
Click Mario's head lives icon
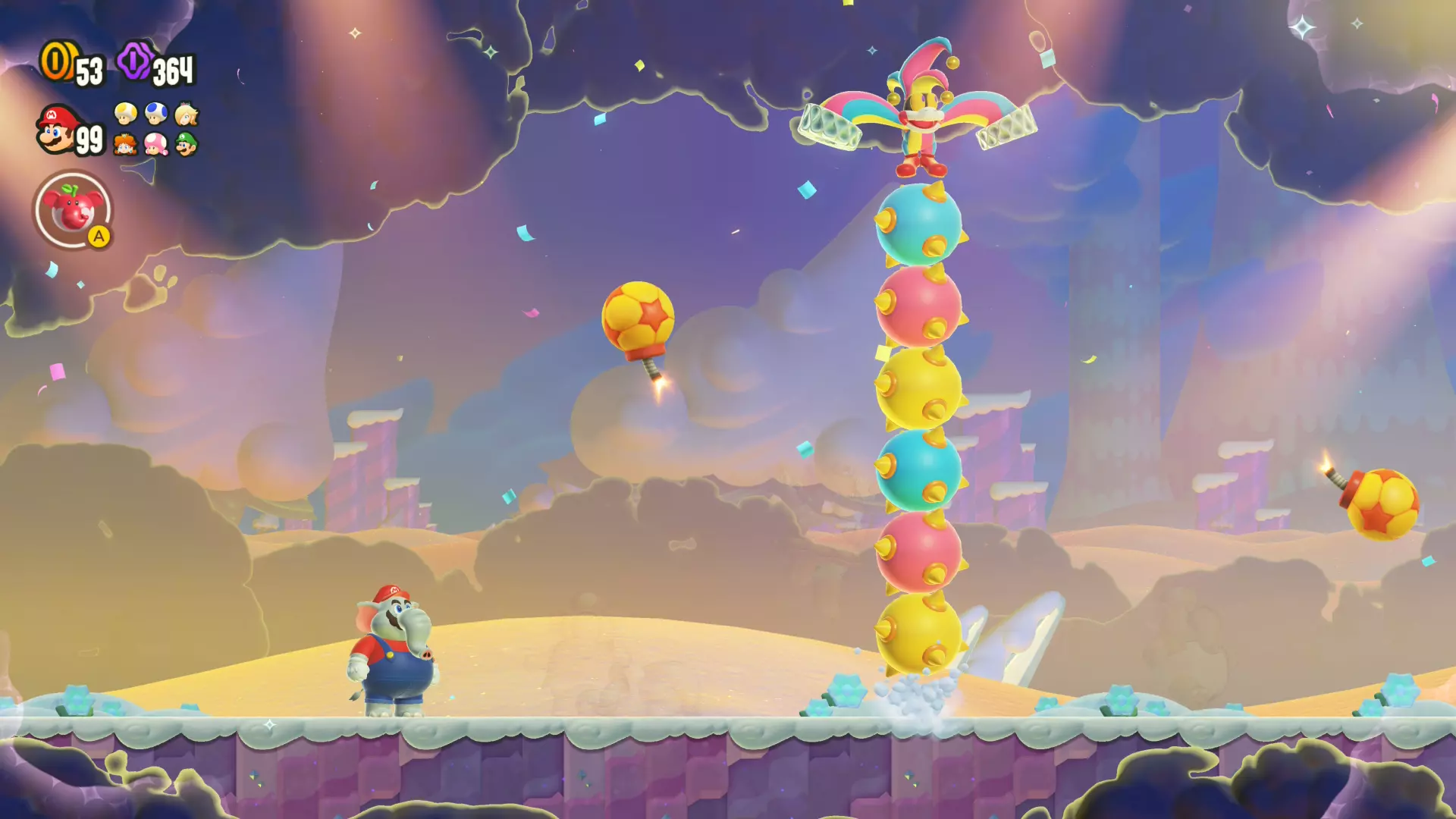pyautogui.click(x=57, y=129)
